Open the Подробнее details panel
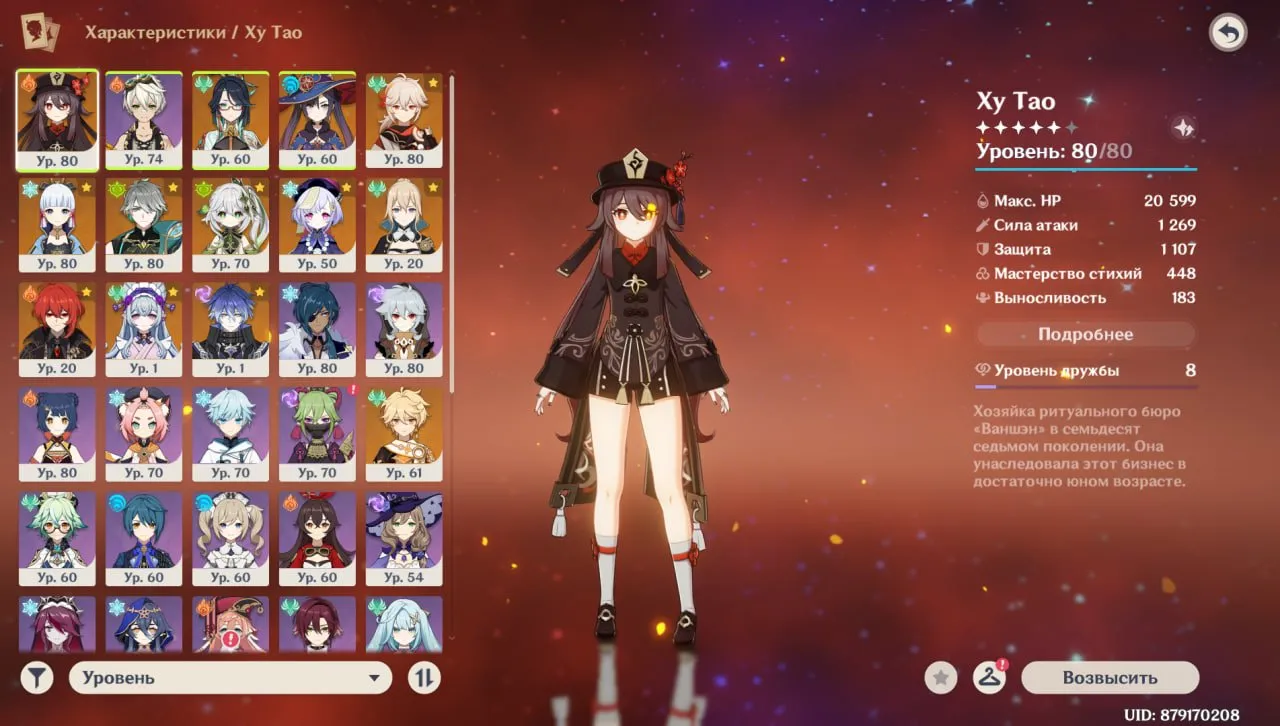1280x726 pixels. [1085, 334]
